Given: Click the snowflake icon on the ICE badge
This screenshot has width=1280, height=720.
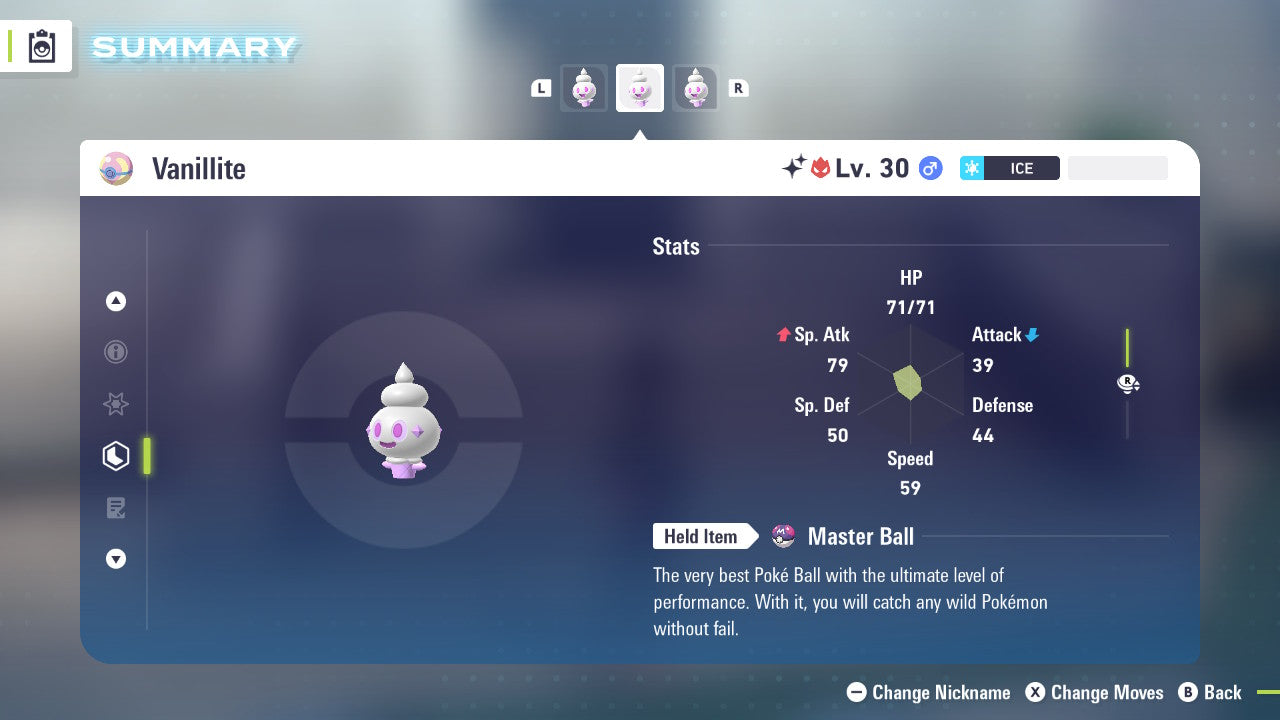Looking at the screenshot, I should click(972, 168).
